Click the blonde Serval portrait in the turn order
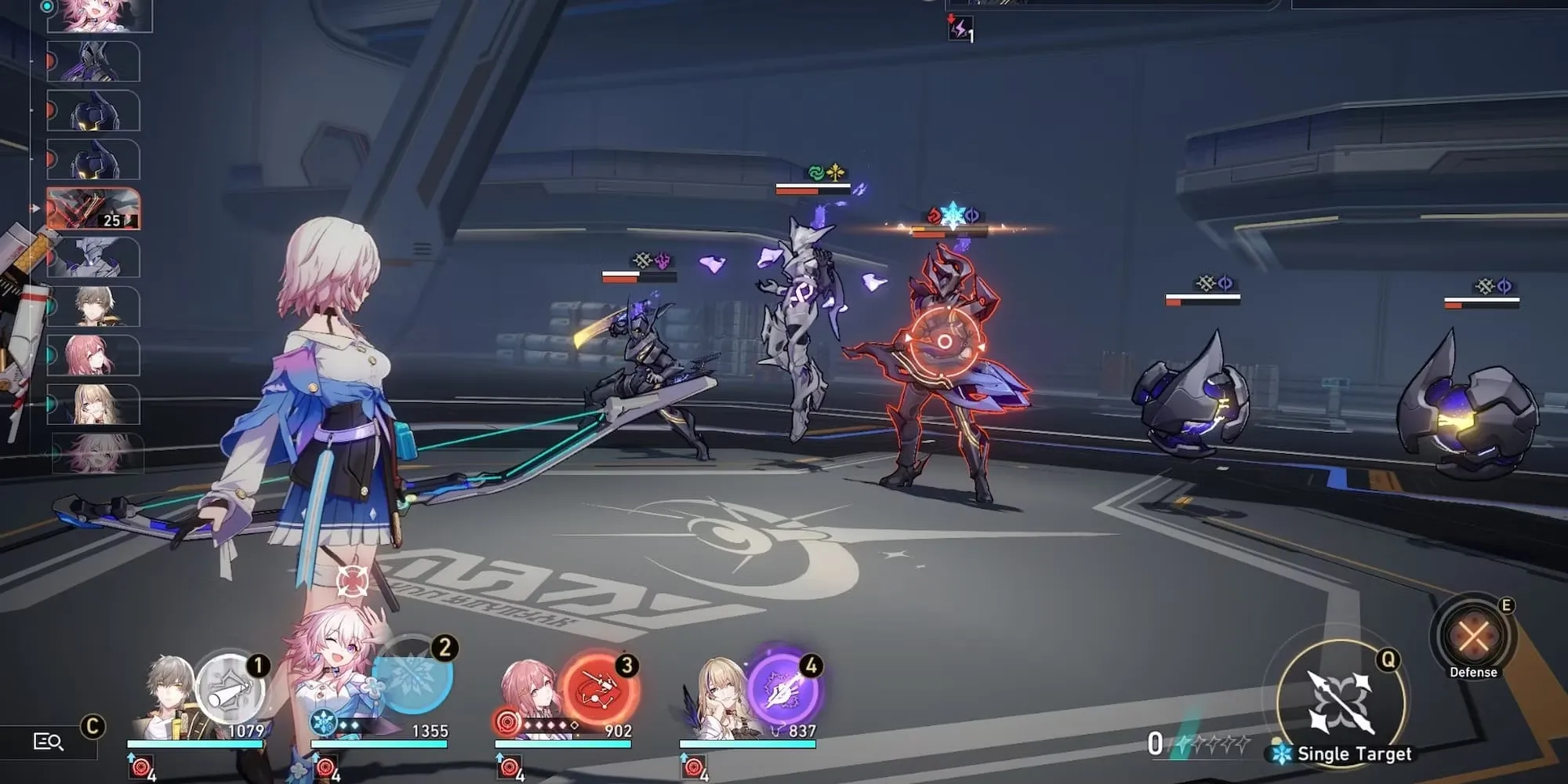Viewport: 1568px width, 784px height. (94, 405)
